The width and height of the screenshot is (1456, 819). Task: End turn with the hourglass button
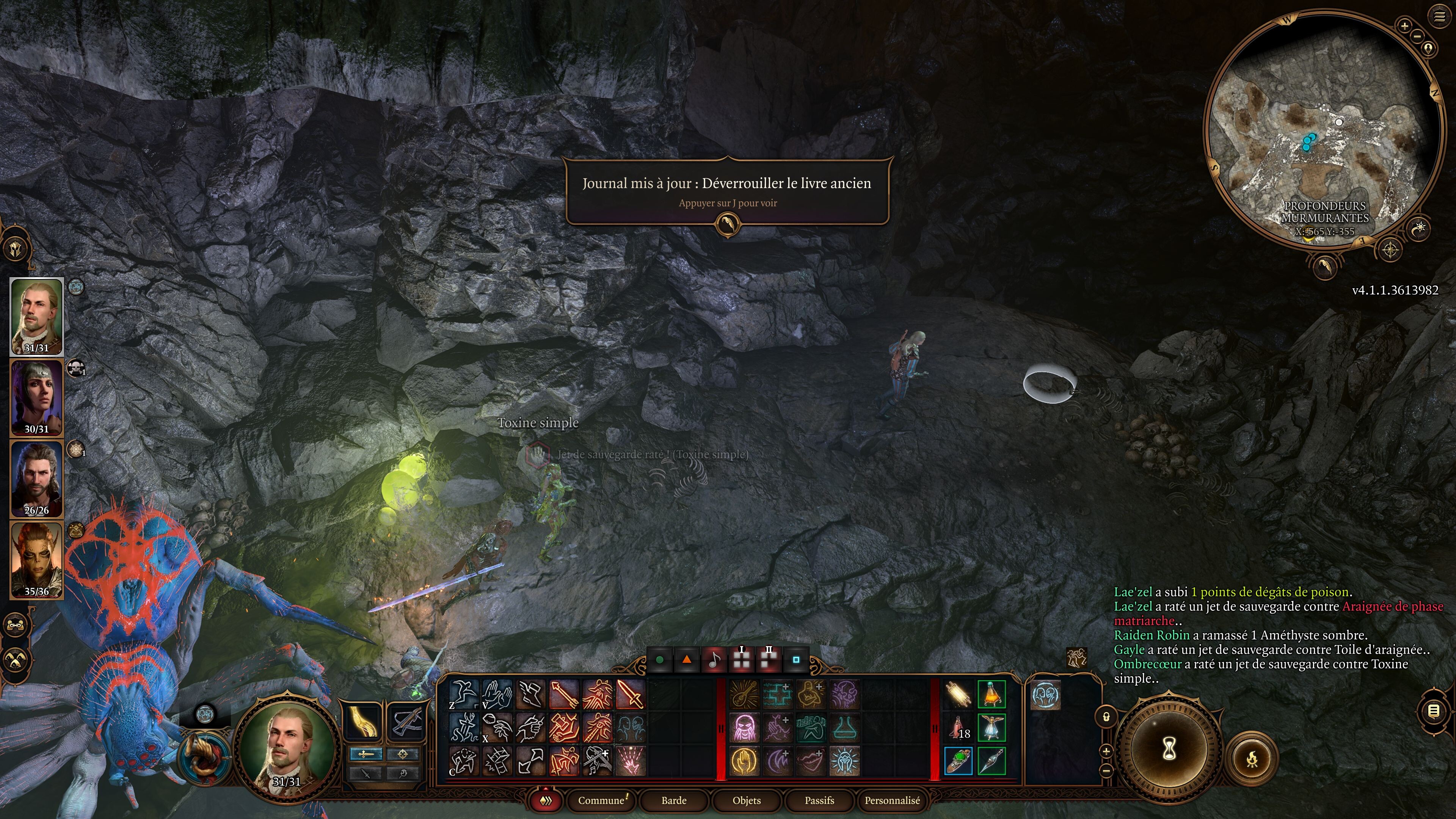[x=1169, y=750]
